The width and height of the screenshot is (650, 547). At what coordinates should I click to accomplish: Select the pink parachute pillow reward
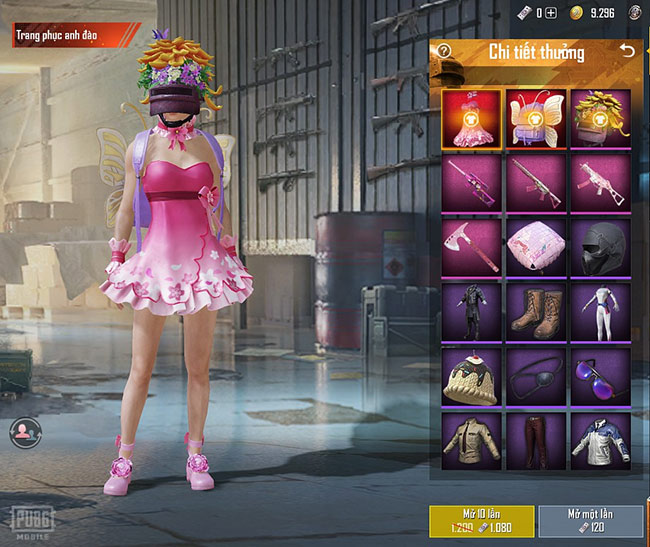535,247
